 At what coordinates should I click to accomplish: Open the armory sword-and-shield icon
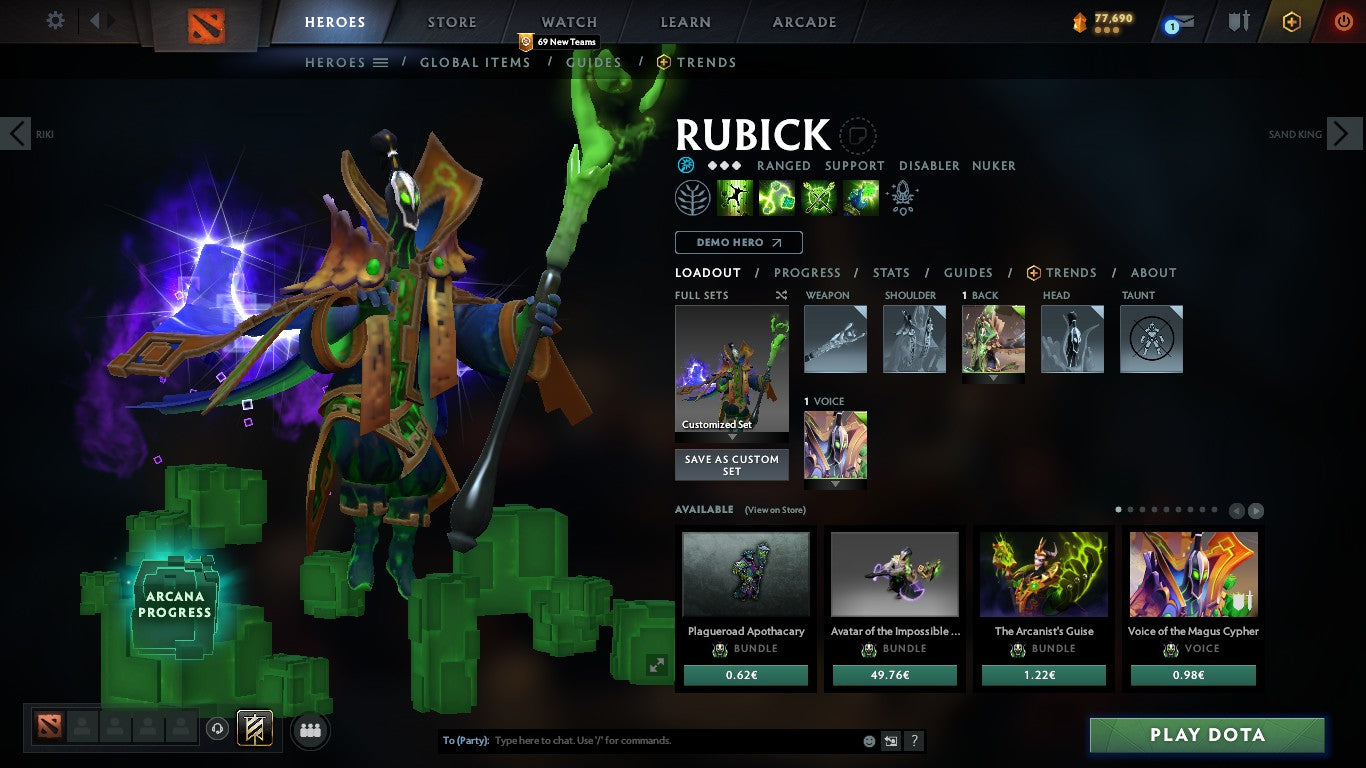[x=1237, y=19]
